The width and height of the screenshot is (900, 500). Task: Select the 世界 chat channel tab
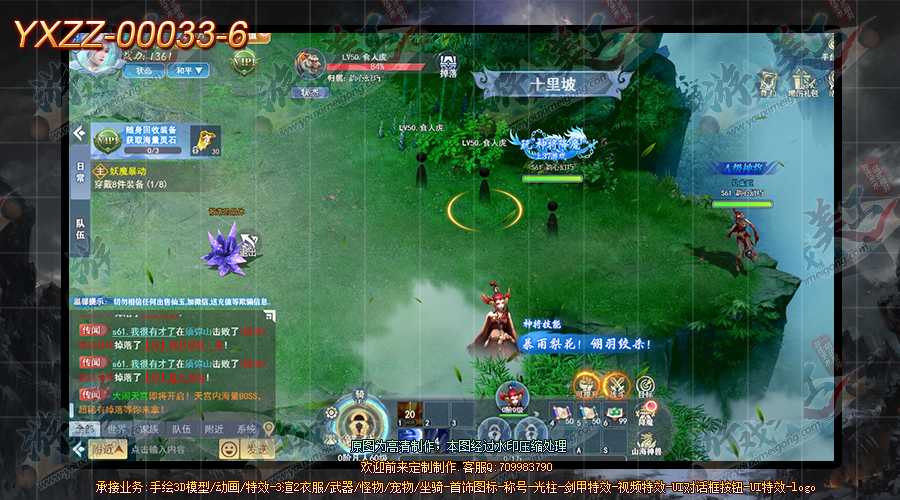[117, 429]
